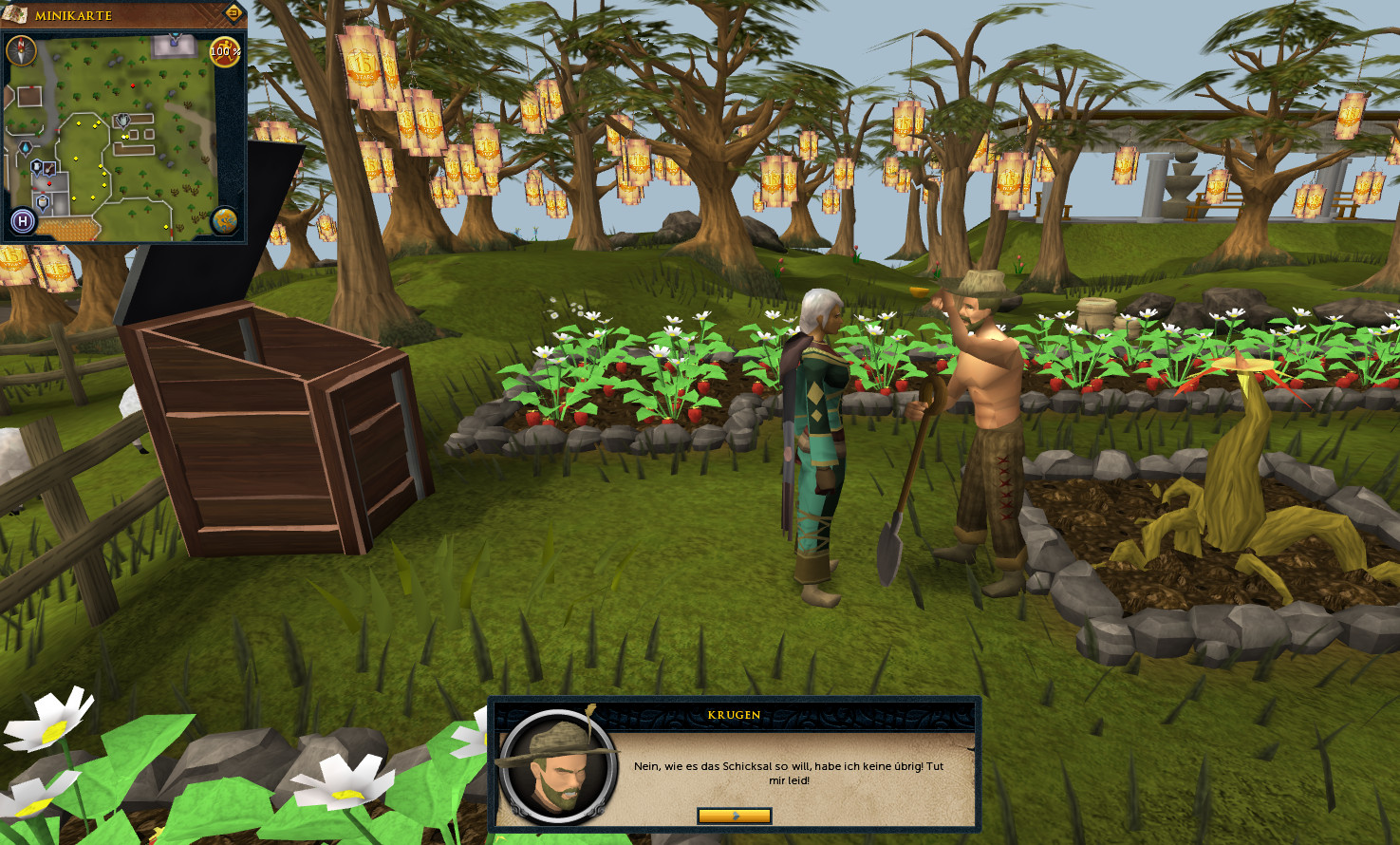
Task: Toggle run mode via the 100% energy orb
Action: pos(224,51)
